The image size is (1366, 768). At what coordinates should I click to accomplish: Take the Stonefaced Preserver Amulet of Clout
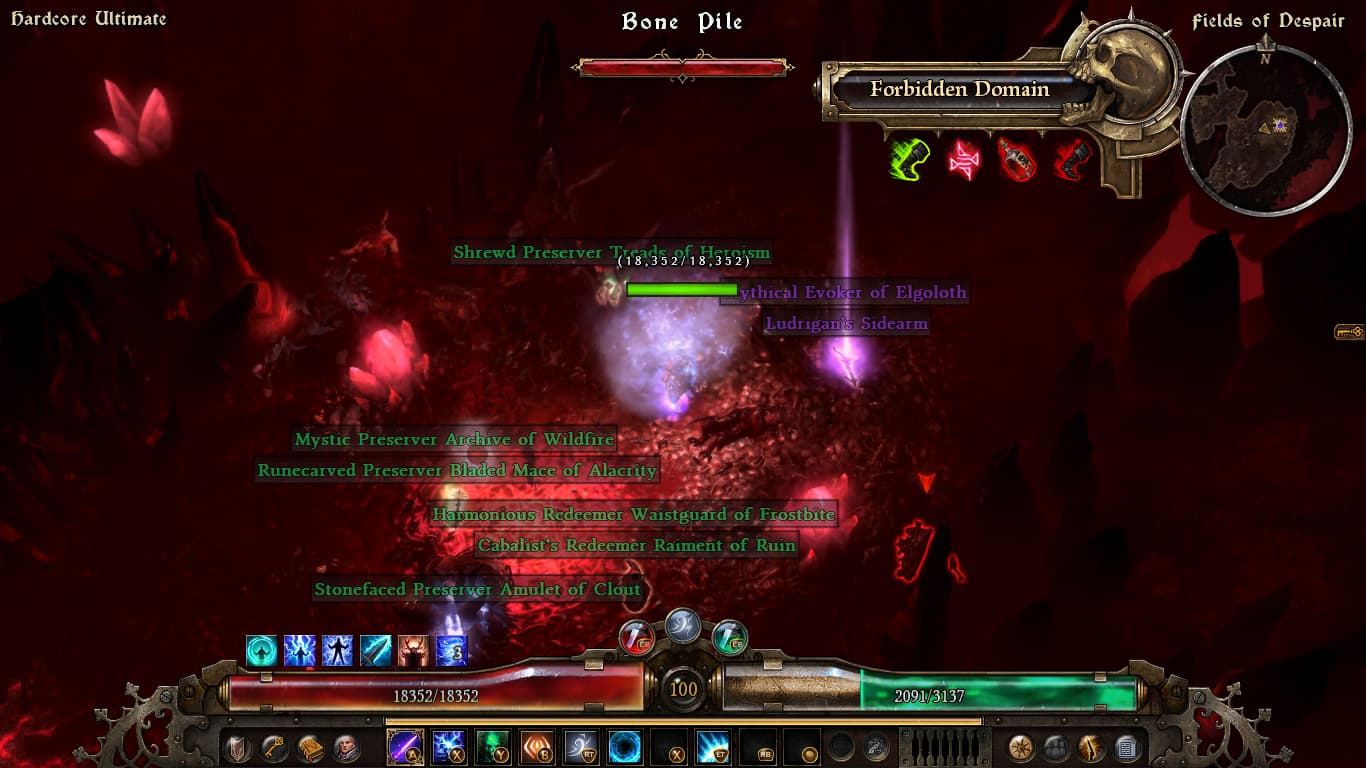(x=477, y=590)
